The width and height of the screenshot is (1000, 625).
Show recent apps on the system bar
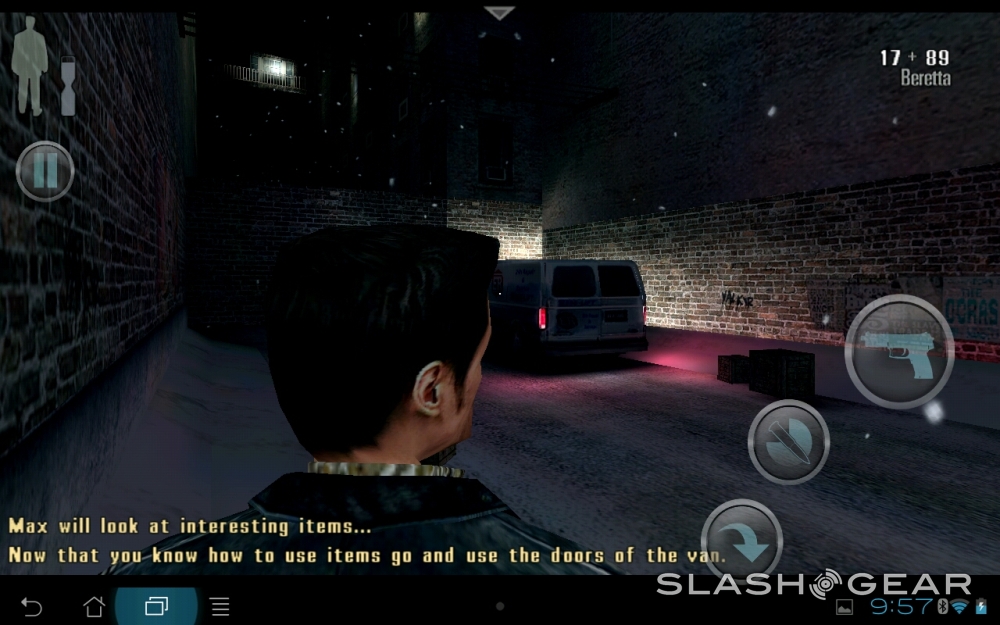tap(156, 607)
